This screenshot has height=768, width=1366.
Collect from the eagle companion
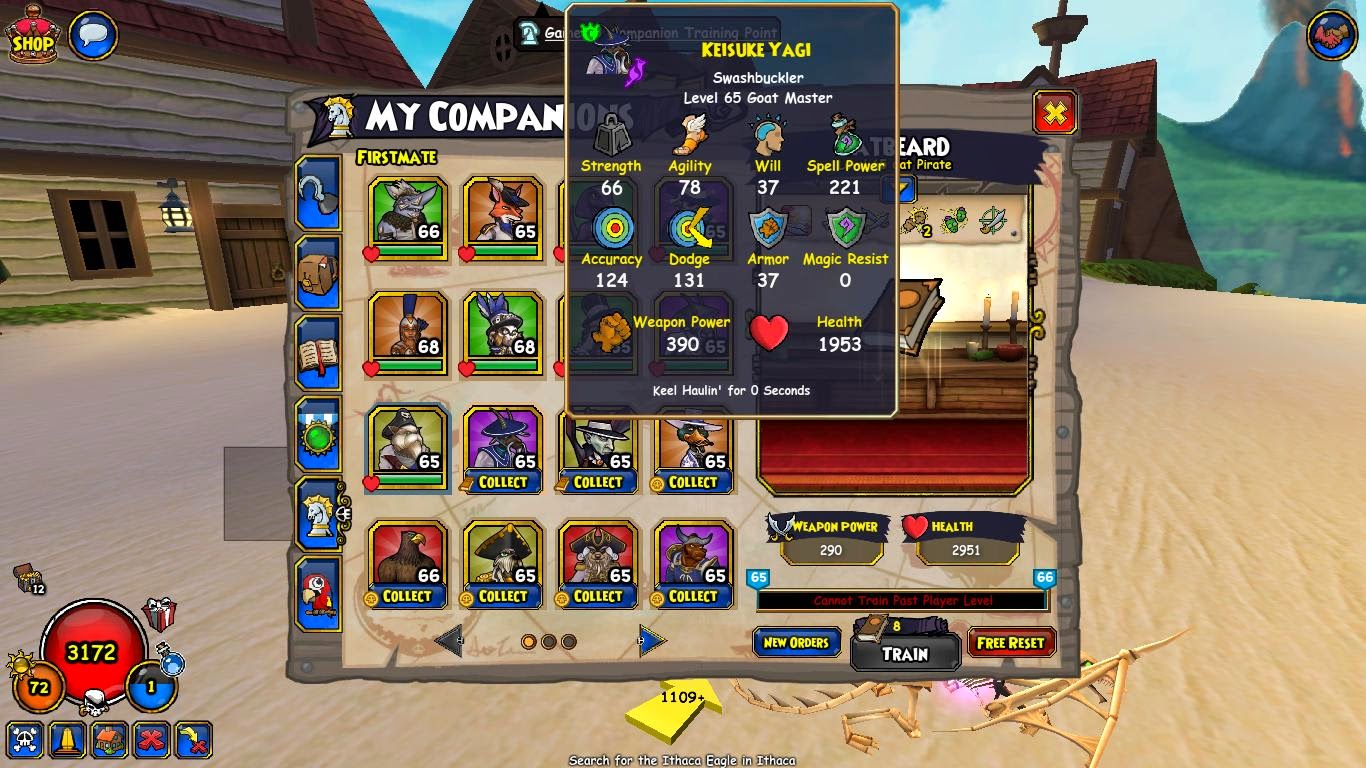407,596
